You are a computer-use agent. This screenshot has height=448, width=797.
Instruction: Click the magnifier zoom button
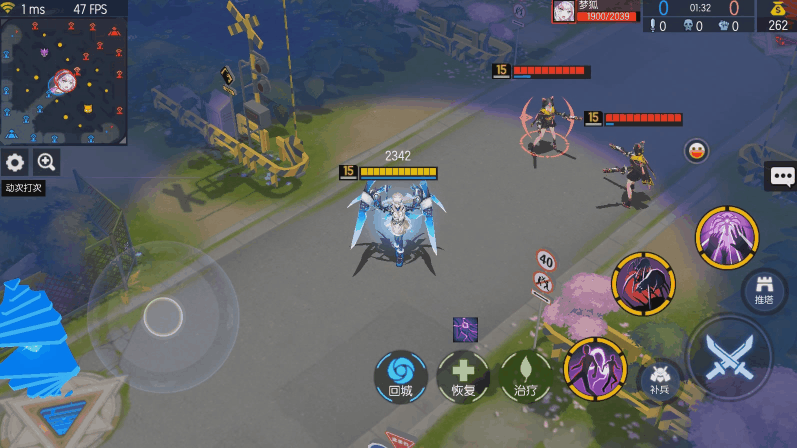[46, 163]
